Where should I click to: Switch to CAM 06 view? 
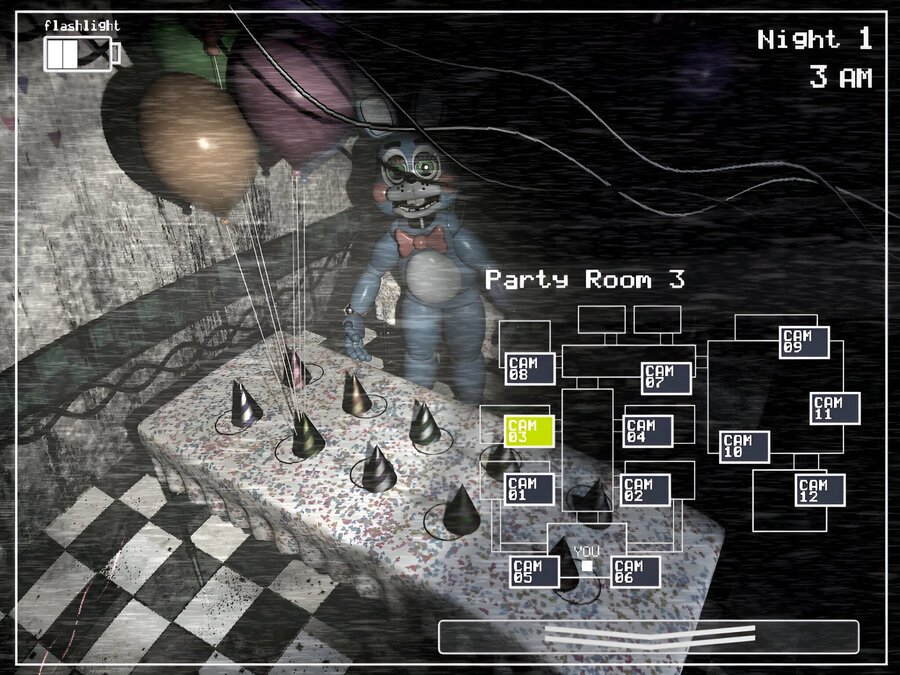pos(635,572)
